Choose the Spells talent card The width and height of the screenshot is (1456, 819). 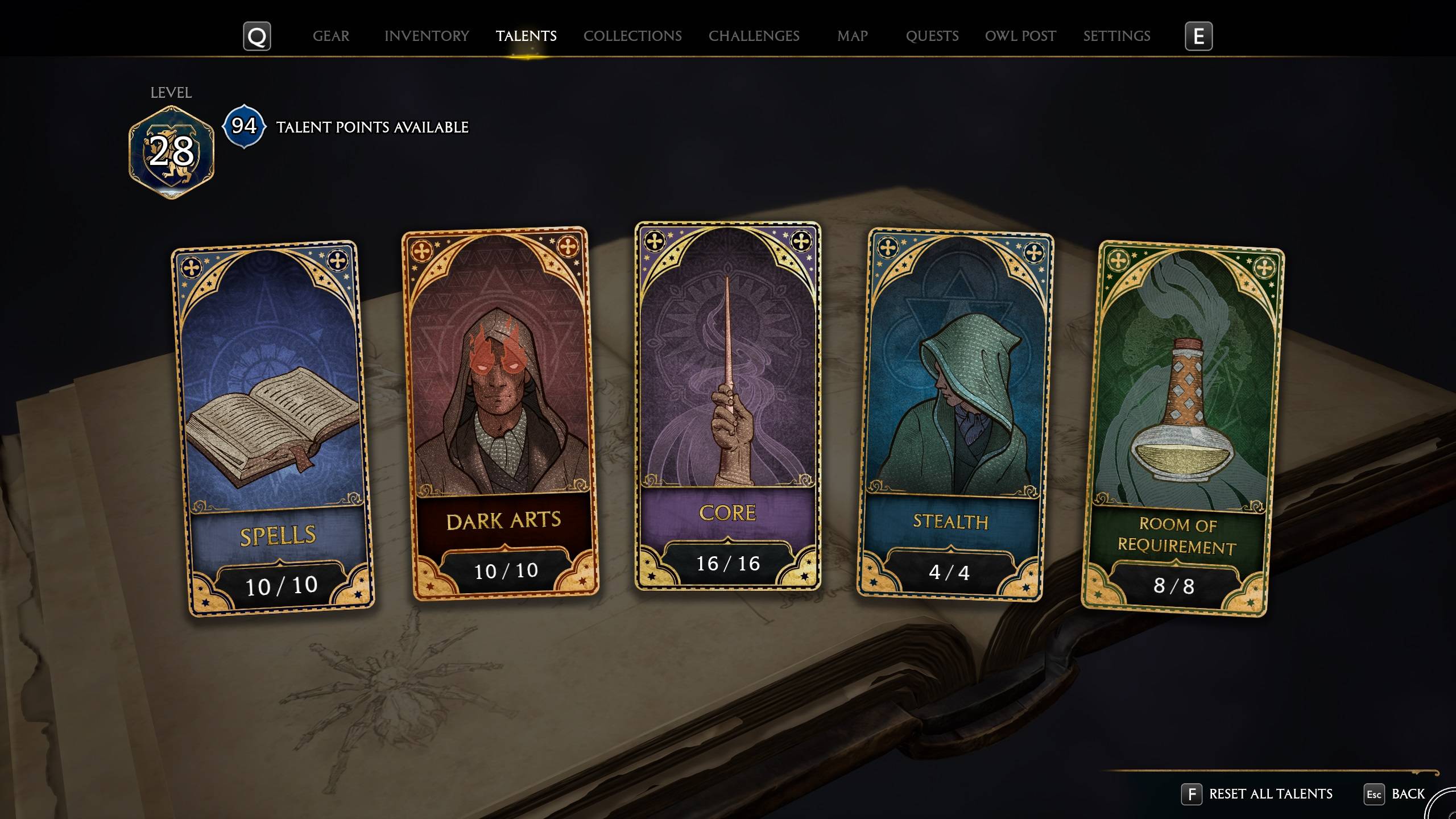(x=273, y=427)
